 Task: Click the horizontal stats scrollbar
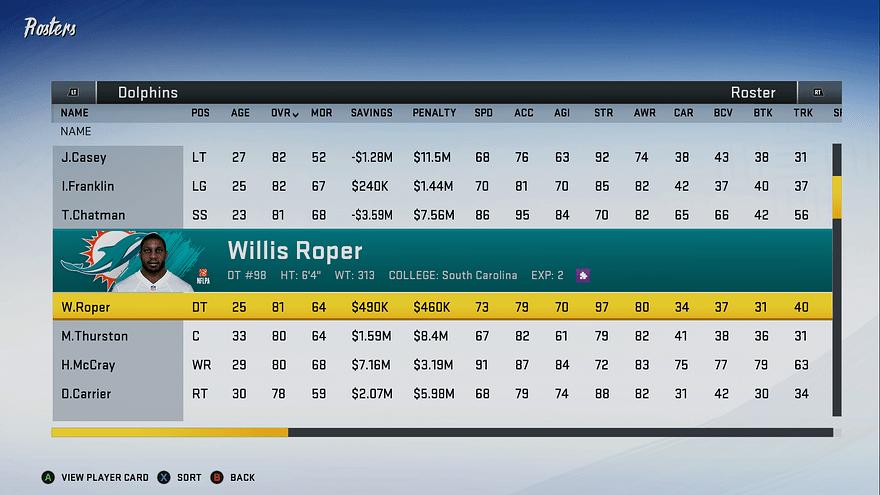pyautogui.click(x=442, y=433)
